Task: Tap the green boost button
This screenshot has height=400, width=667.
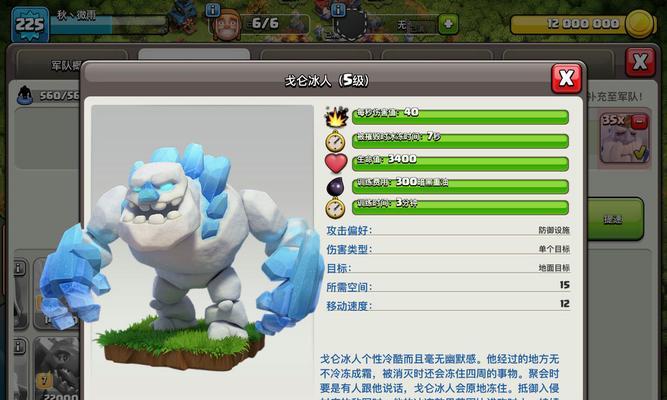Action: [x=611, y=219]
